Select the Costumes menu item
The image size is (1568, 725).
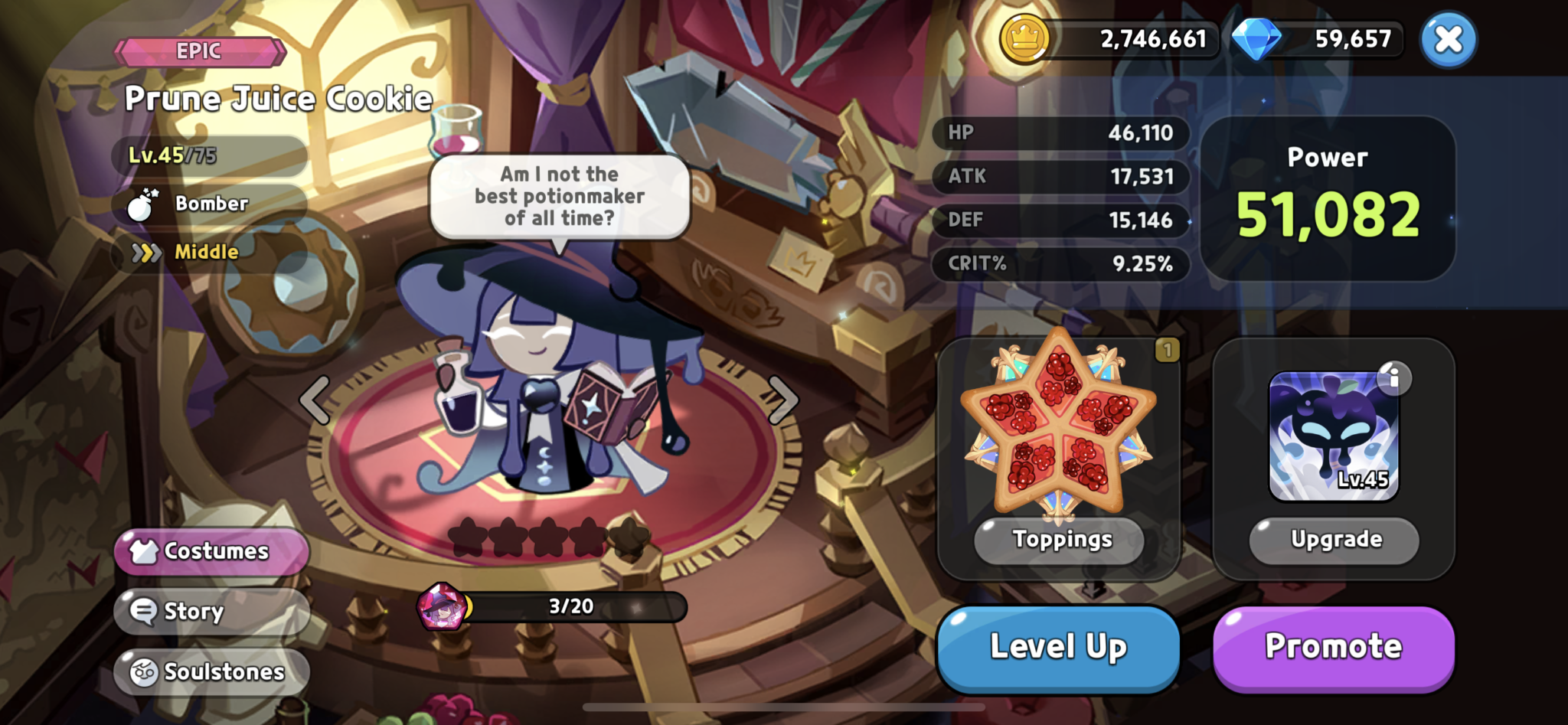[210, 550]
